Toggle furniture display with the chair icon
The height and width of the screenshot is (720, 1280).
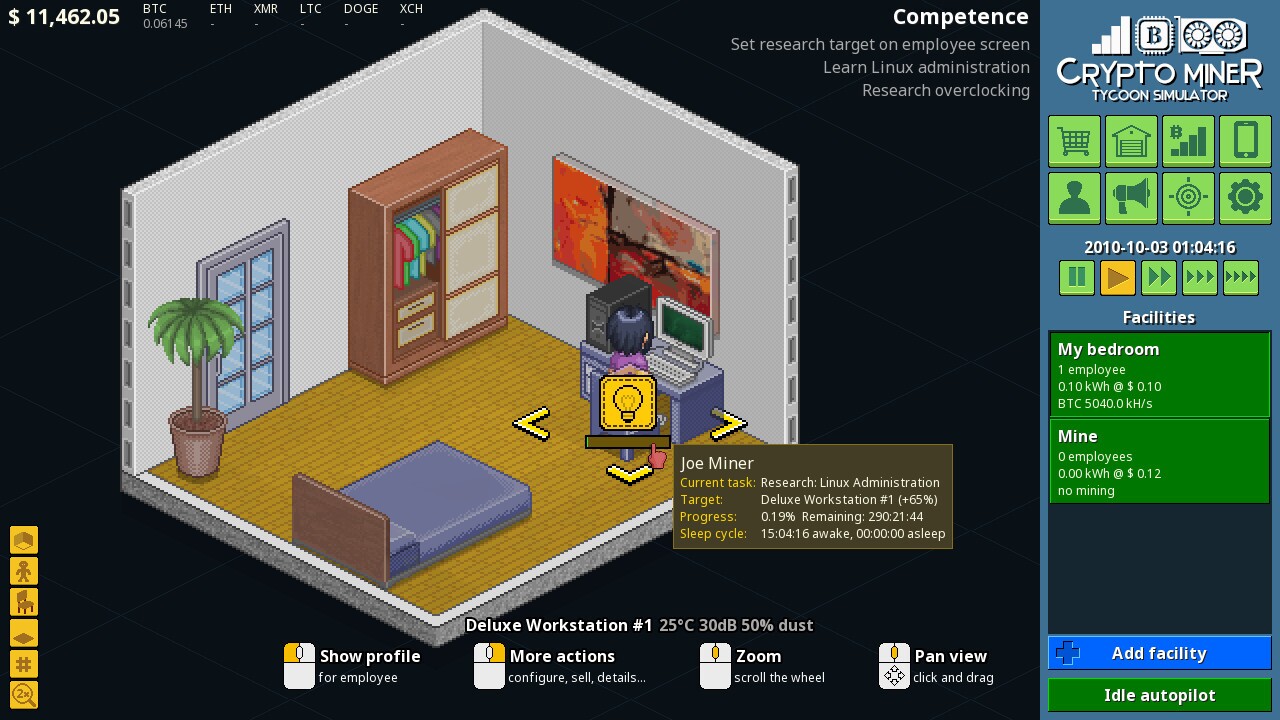tap(24, 601)
